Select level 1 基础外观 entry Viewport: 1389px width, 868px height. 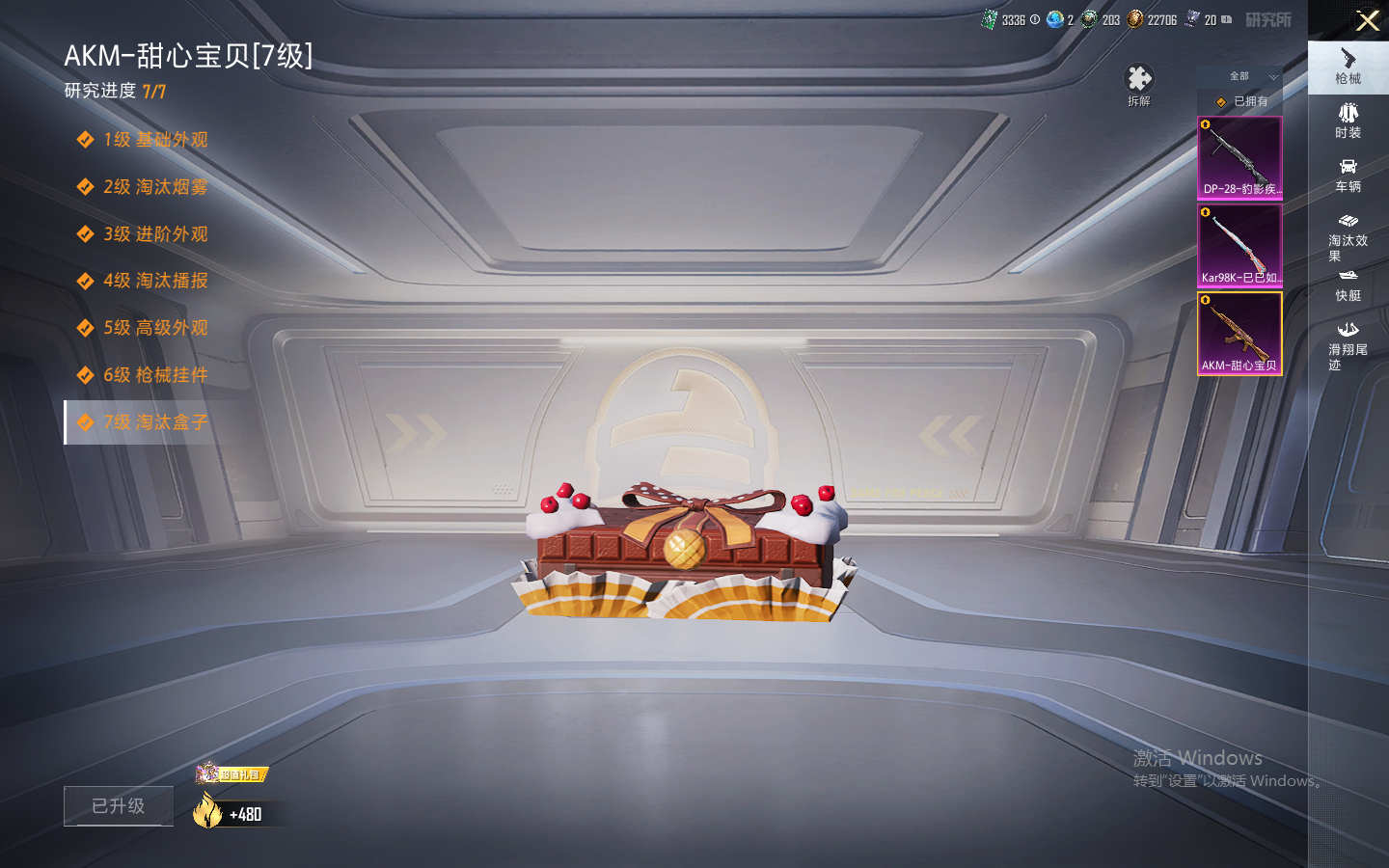point(155,140)
